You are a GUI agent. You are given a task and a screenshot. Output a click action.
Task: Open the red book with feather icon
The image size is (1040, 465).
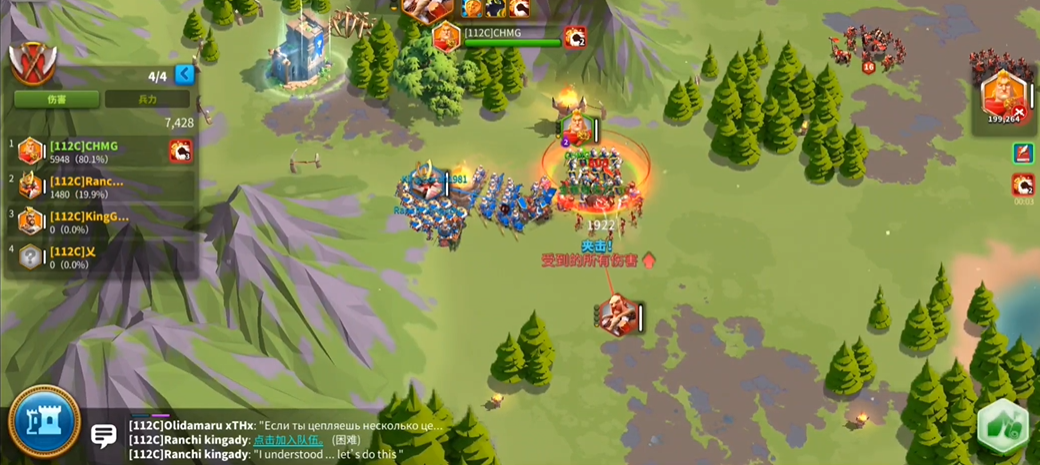[1022, 153]
